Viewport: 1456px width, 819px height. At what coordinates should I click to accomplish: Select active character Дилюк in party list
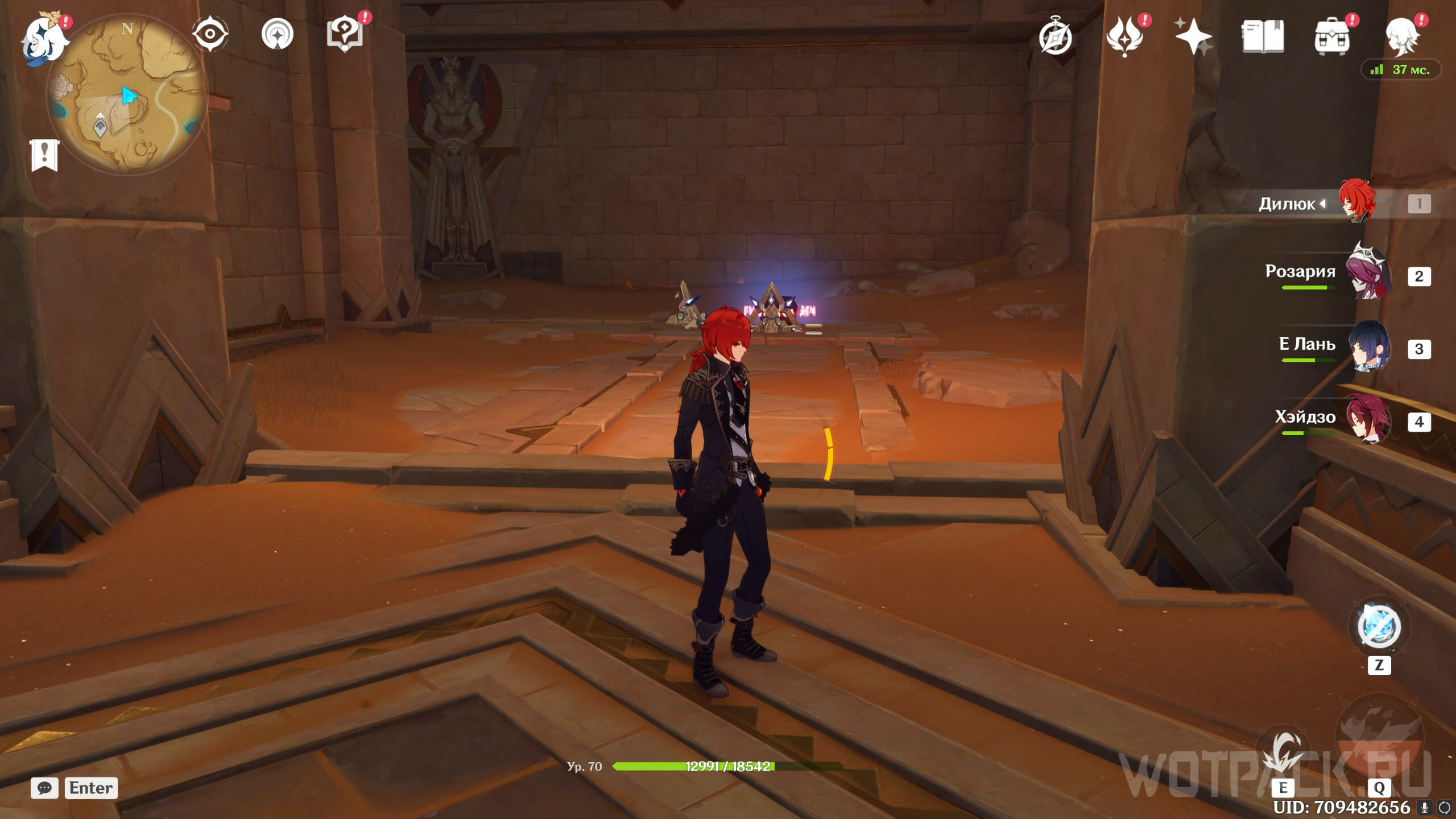1356,202
